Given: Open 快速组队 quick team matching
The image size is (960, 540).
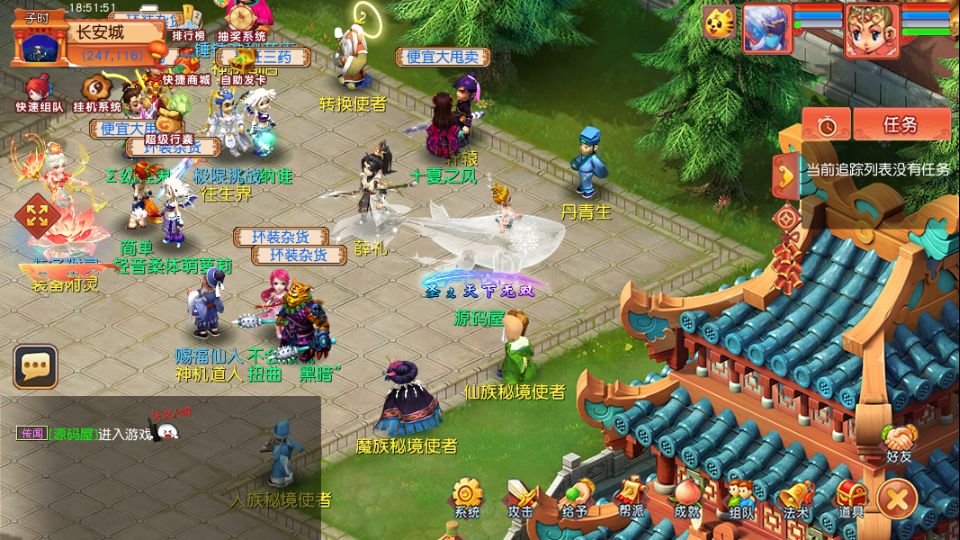Looking at the screenshot, I should click(39, 93).
